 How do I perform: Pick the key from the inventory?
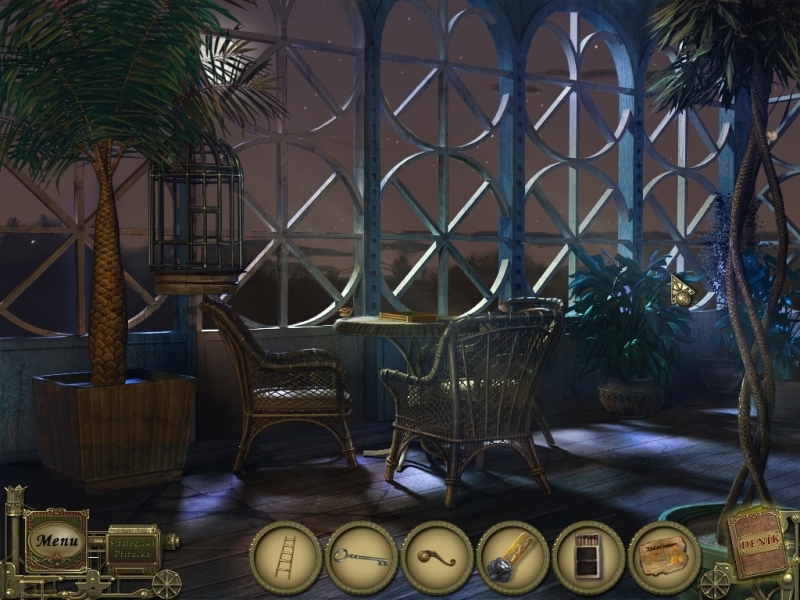[x=361, y=558]
